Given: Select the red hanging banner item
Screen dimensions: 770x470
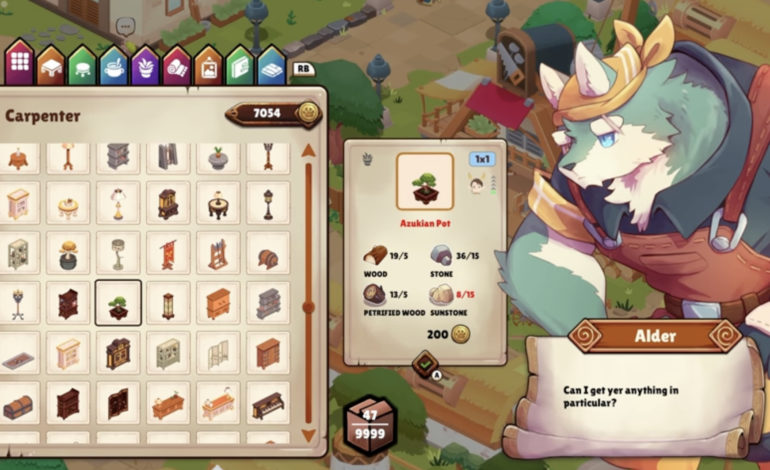Looking at the screenshot, I should pos(168,254).
